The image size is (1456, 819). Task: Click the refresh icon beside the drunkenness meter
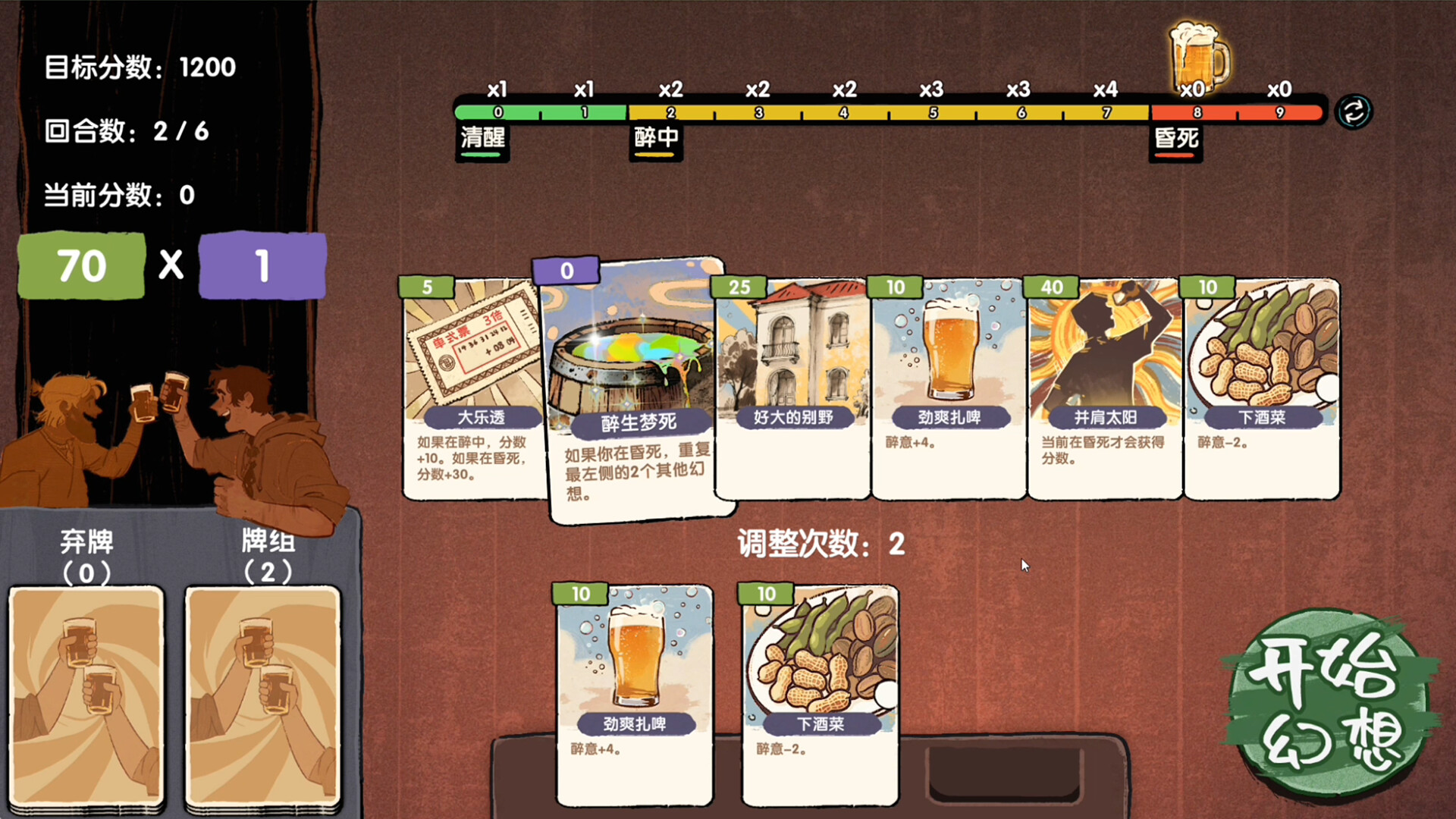[x=1353, y=111]
